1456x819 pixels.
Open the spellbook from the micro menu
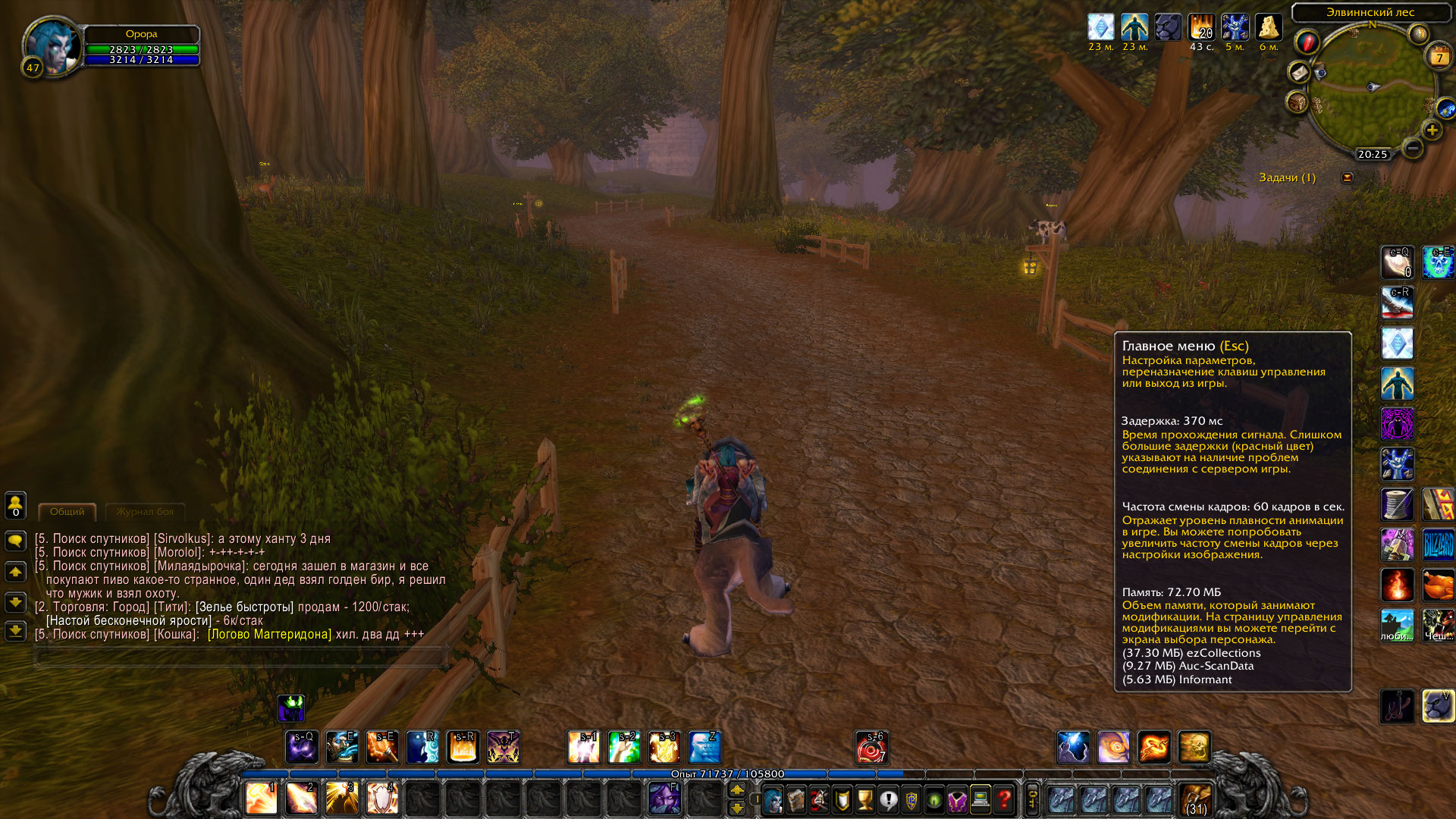(x=795, y=800)
